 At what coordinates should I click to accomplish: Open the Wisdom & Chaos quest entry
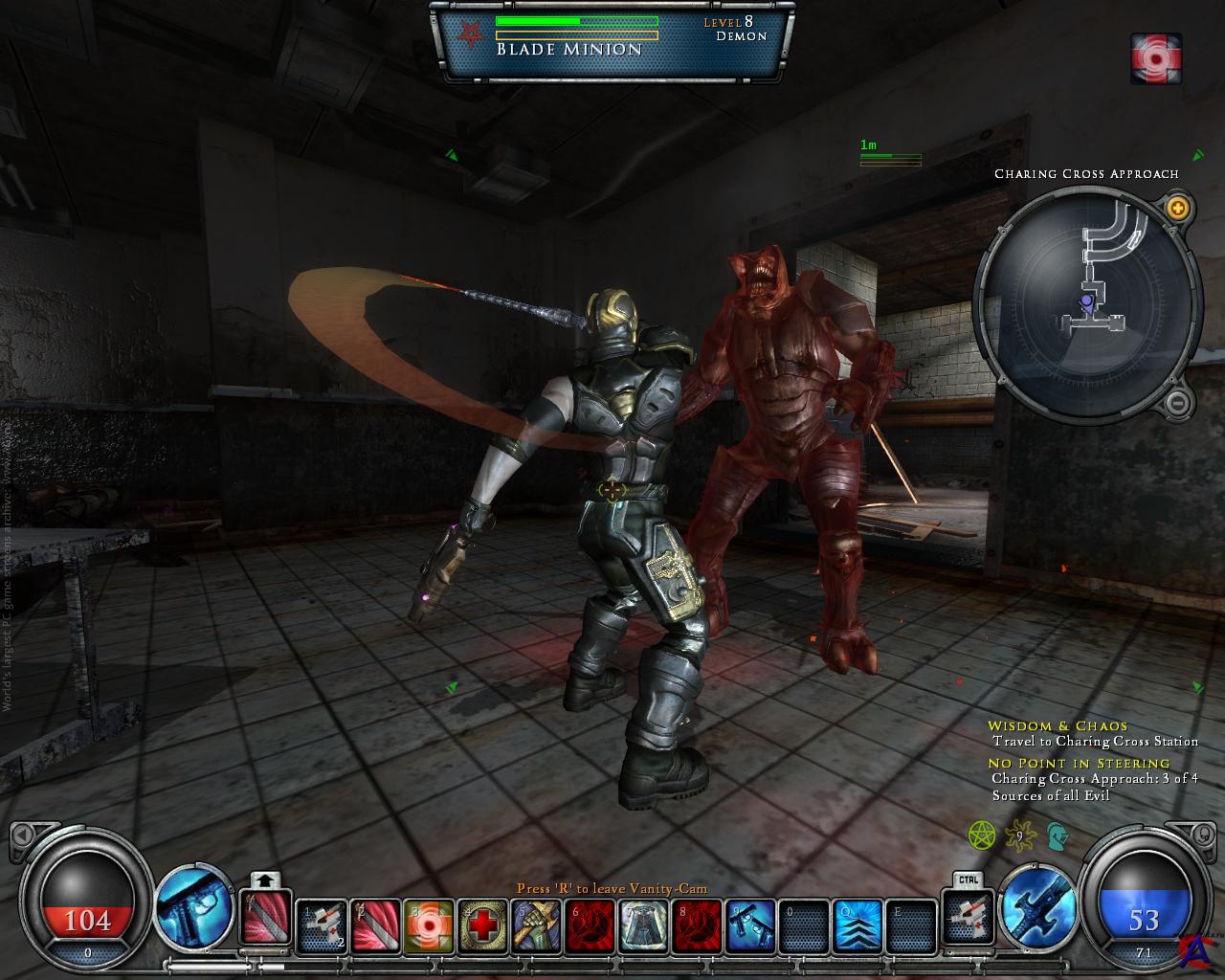pyautogui.click(x=1058, y=725)
